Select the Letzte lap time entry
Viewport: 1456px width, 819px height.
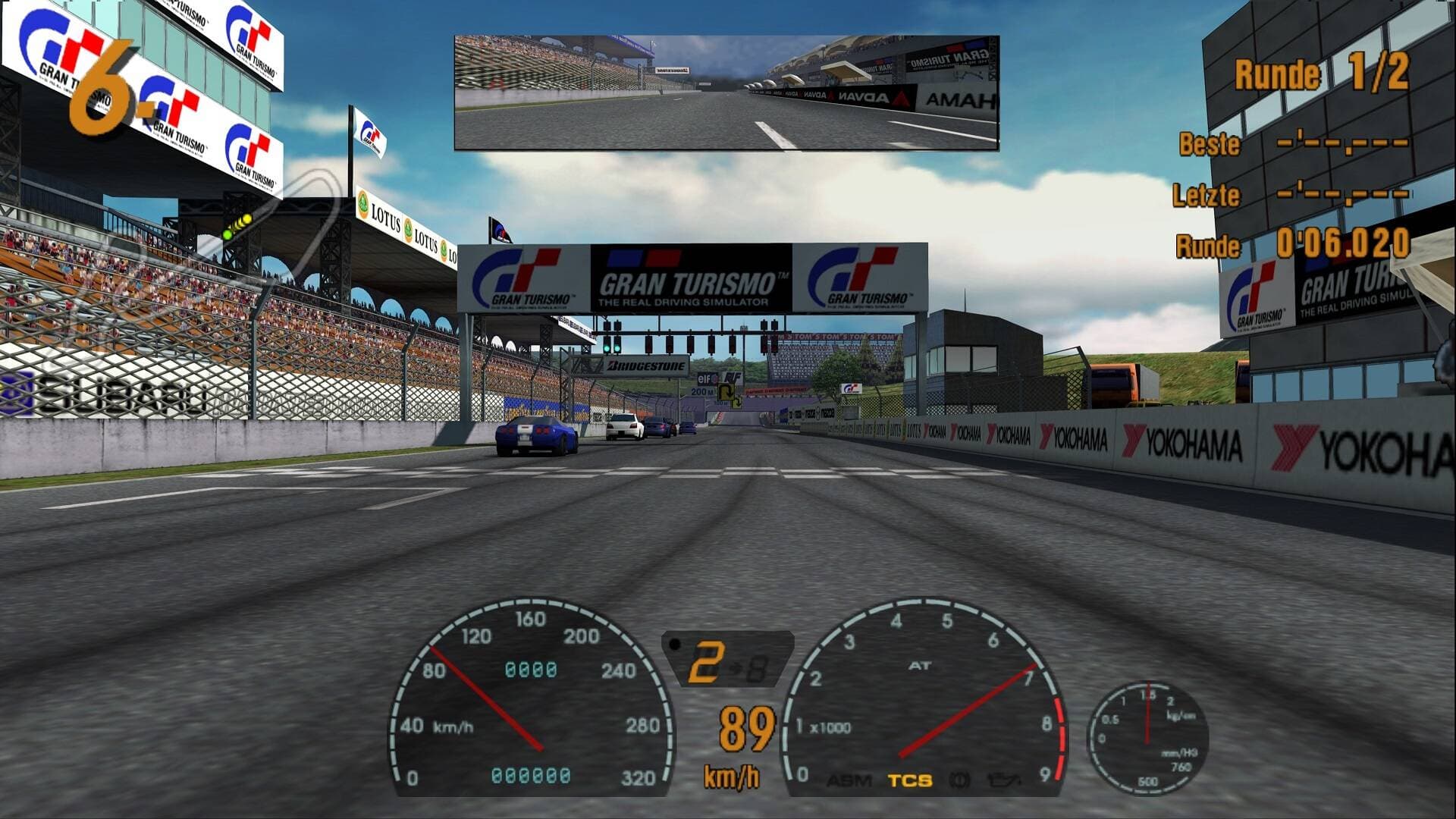point(1304,196)
